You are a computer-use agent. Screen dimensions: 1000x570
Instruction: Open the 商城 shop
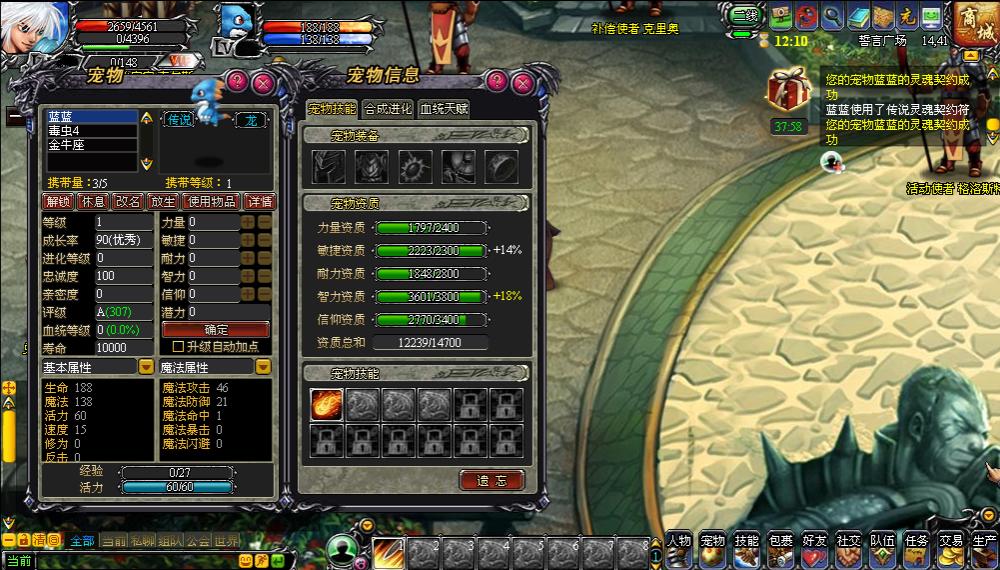pyautogui.click(x=974, y=22)
